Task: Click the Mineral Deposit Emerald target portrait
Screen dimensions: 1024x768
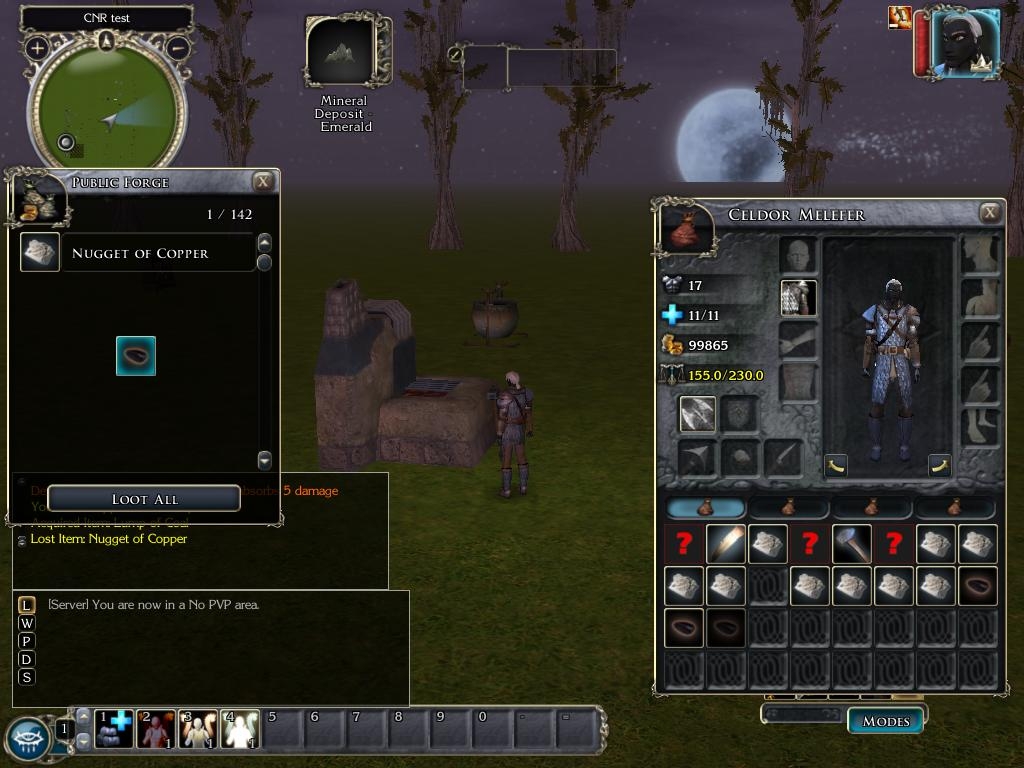Action: pyautogui.click(x=341, y=51)
